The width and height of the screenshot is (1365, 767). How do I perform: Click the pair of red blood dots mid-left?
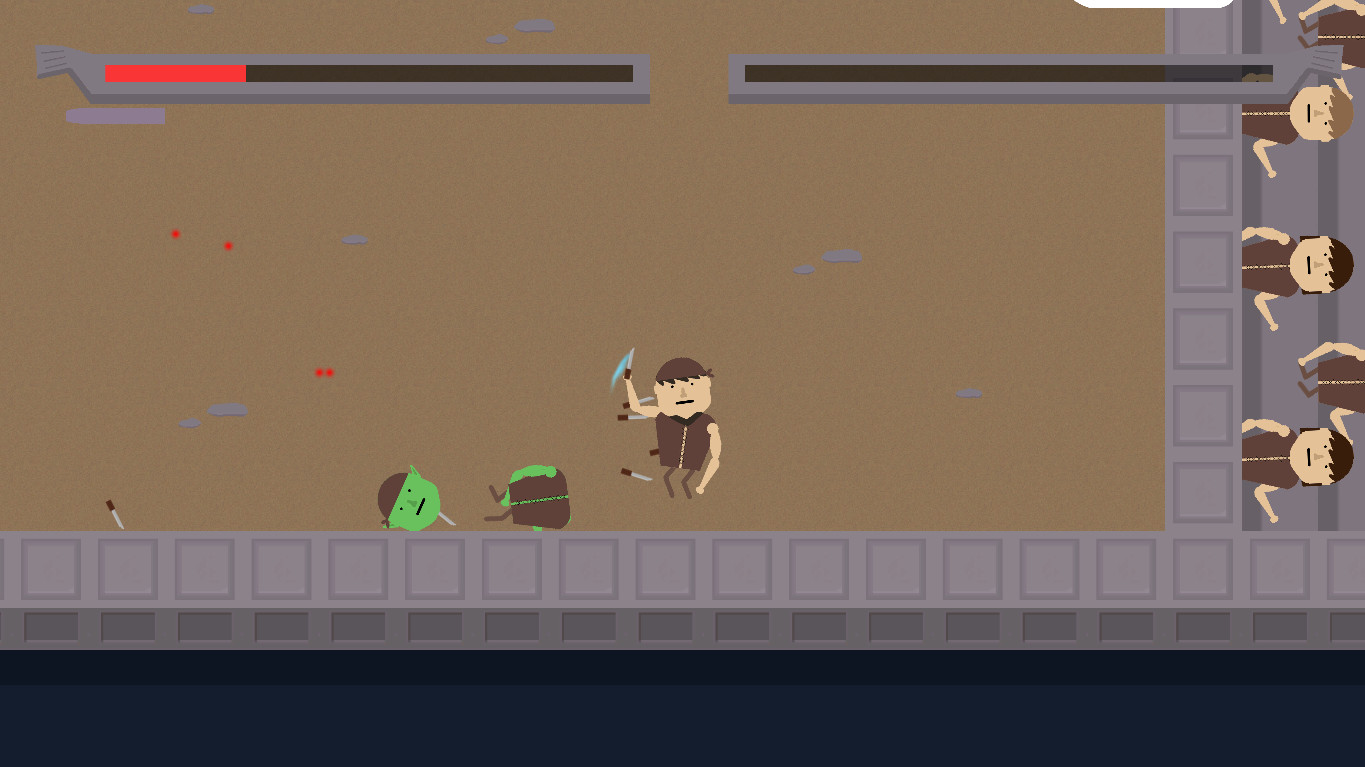point(323,371)
